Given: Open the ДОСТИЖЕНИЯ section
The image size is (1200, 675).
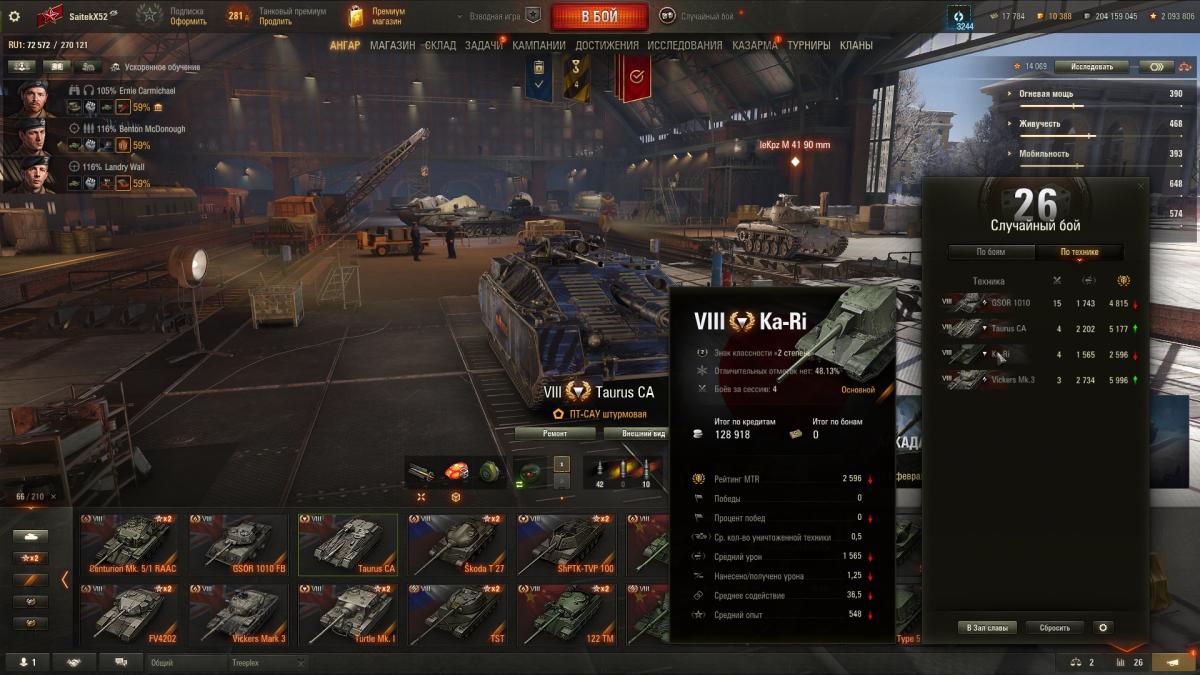Looking at the screenshot, I should (x=606, y=45).
